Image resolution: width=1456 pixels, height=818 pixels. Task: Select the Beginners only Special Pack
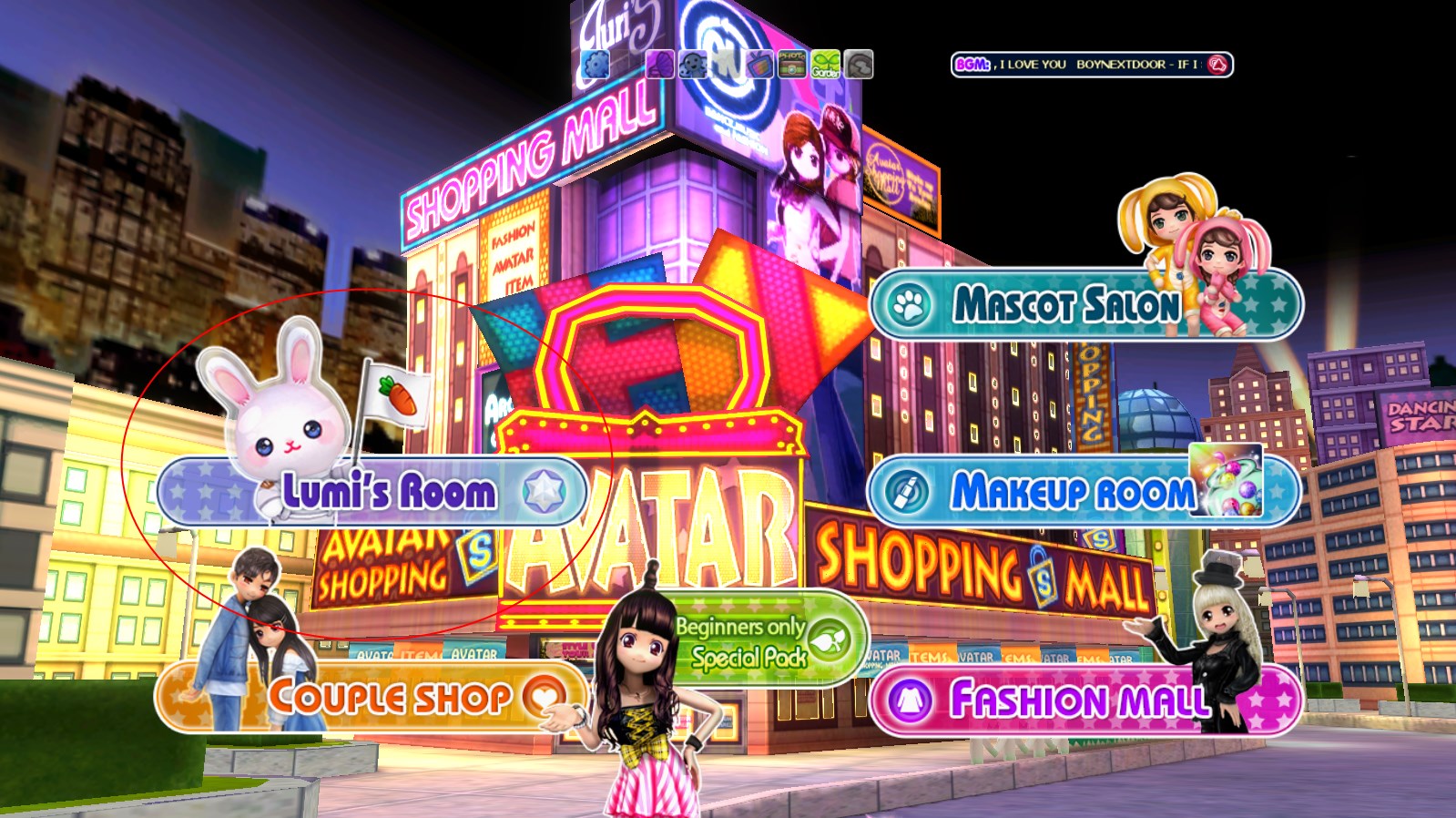coord(748,642)
